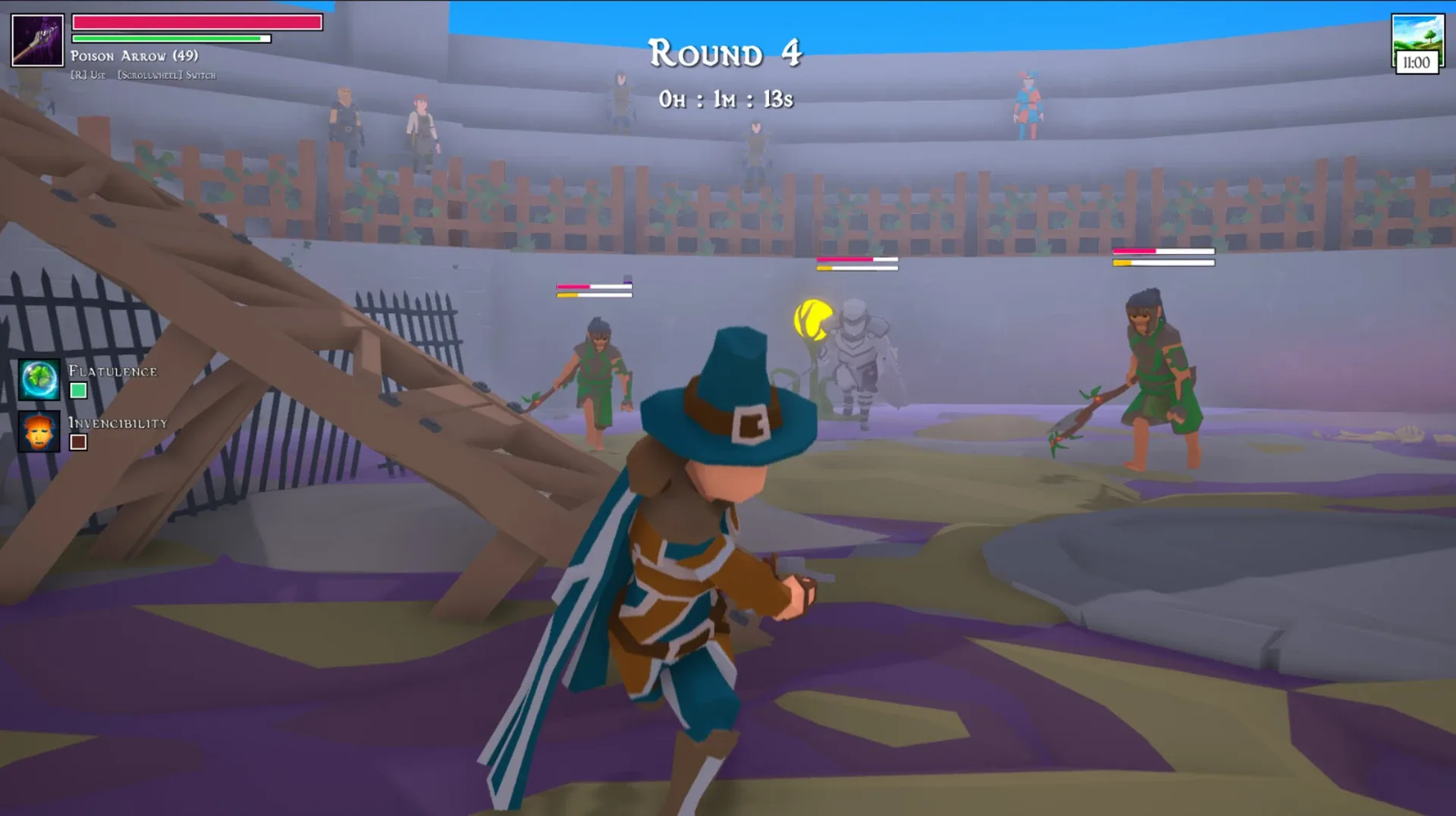Select the druid enemy on the left
Image resolution: width=1456 pixels, height=816 pixels.
click(x=599, y=372)
